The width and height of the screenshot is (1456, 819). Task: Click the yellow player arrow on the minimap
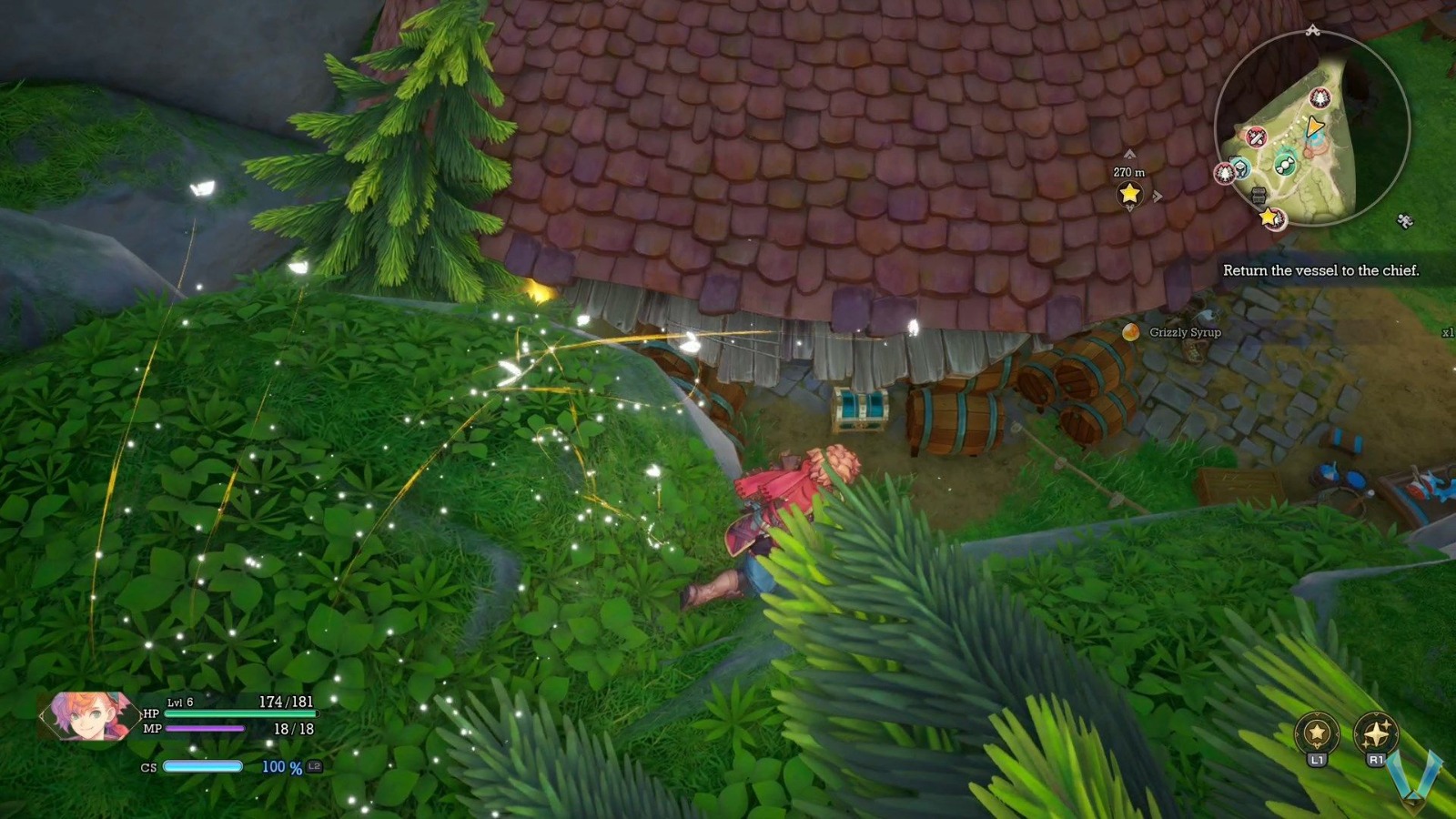(x=1314, y=126)
